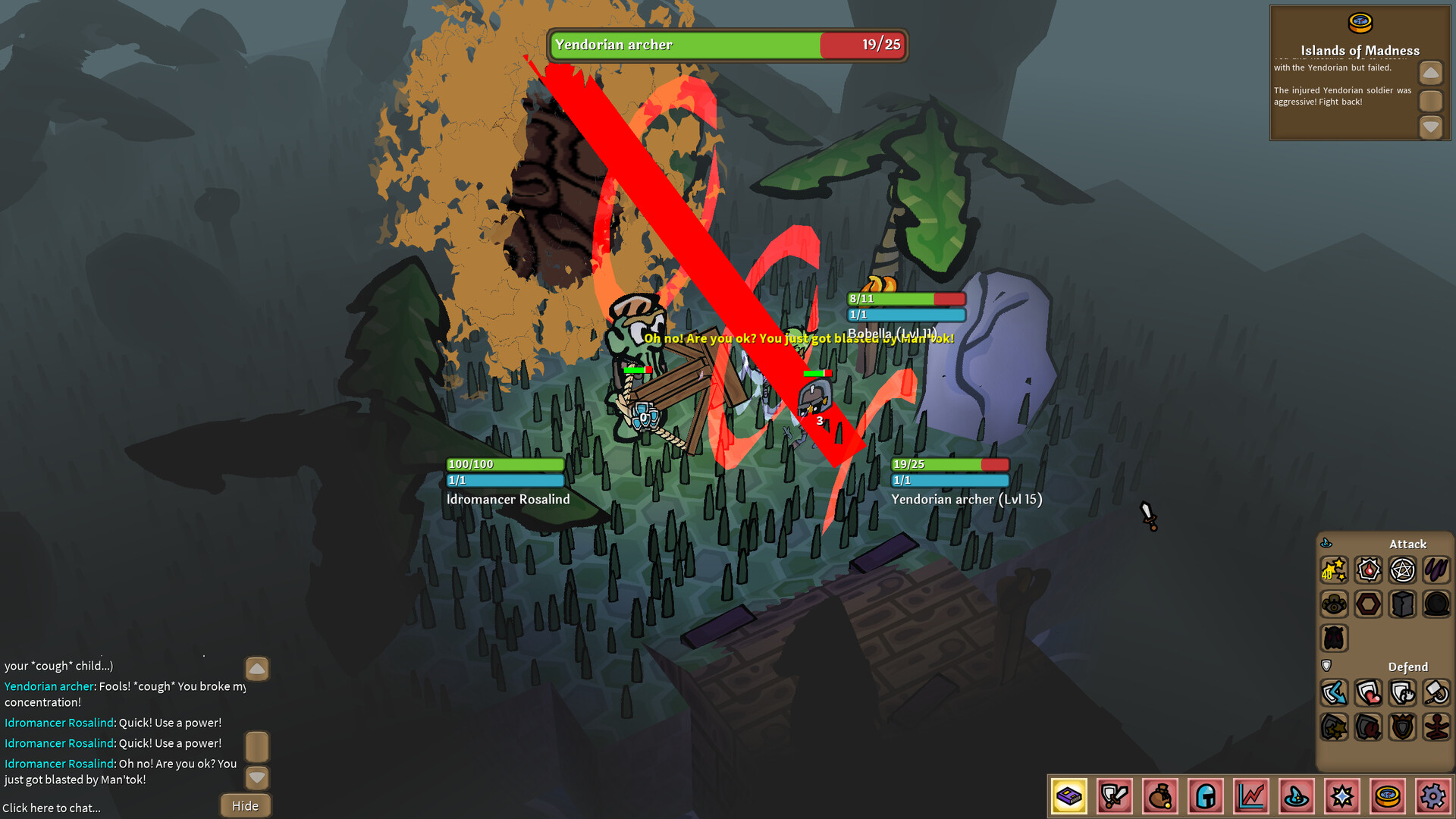Select the shield and sword equipment icon
The width and height of the screenshot is (1456, 819).
[x=1115, y=797]
